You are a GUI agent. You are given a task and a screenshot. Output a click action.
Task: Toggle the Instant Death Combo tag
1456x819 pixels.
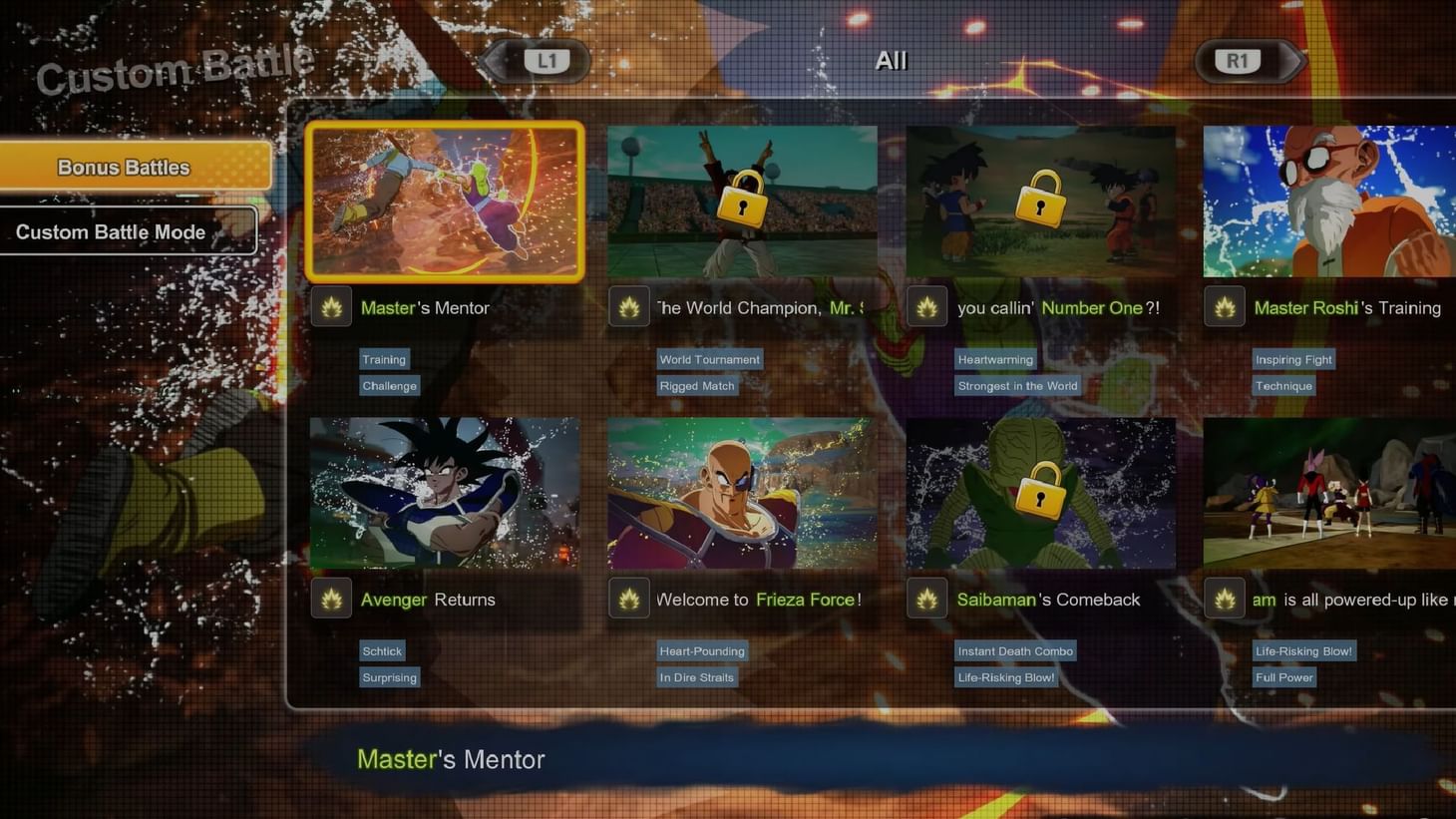click(x=1015, y=650)
